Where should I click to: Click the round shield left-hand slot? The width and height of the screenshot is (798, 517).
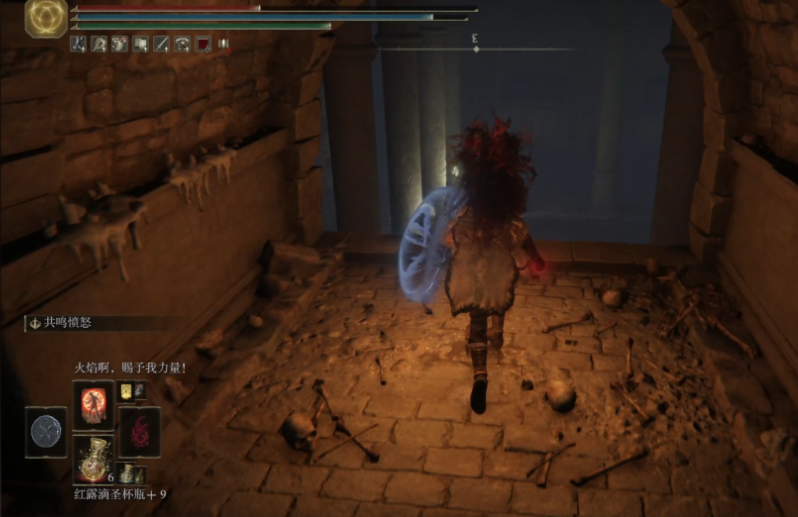tap(45, 431)
